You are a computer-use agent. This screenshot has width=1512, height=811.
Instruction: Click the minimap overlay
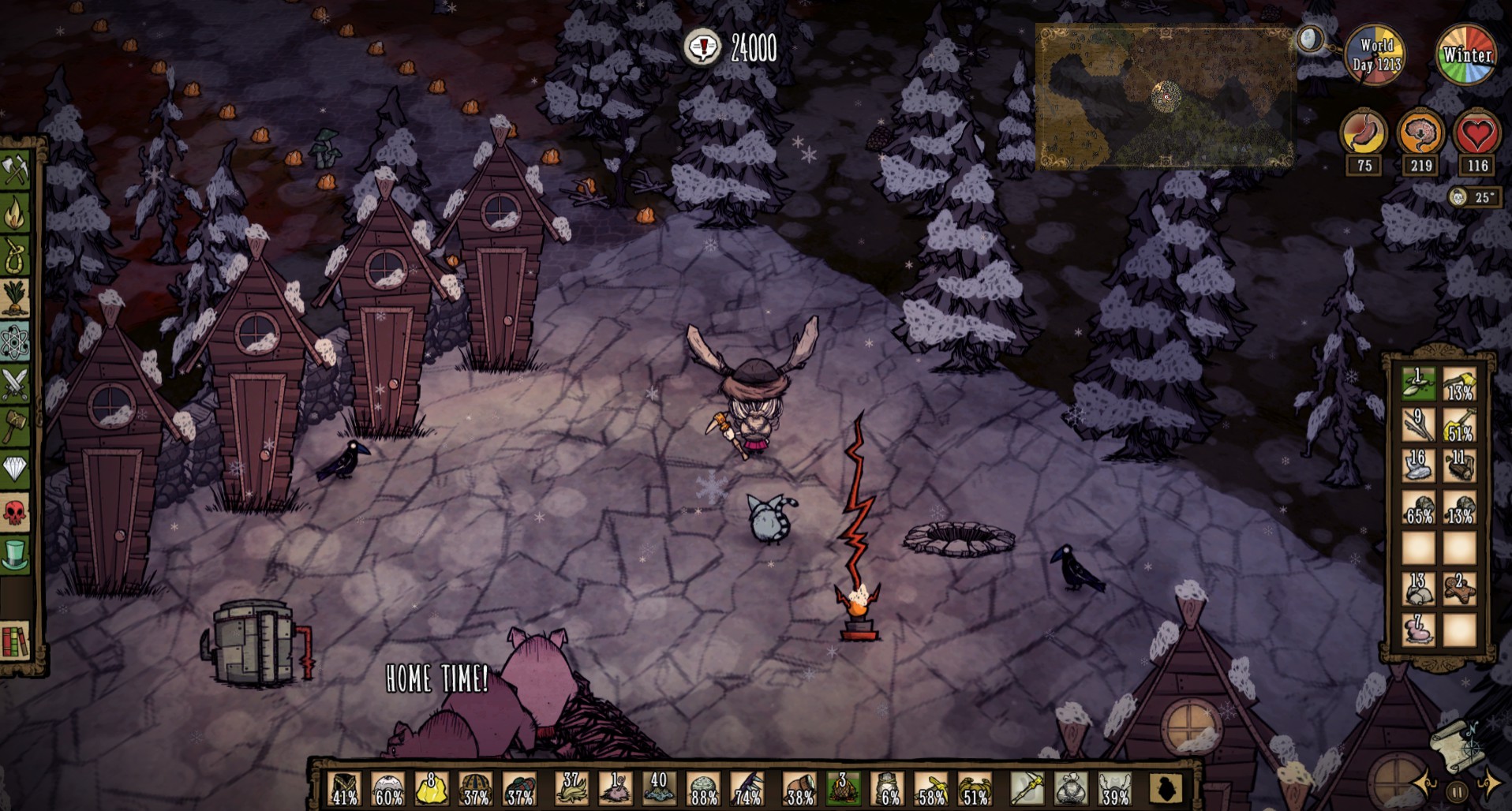pos(1165,98)
